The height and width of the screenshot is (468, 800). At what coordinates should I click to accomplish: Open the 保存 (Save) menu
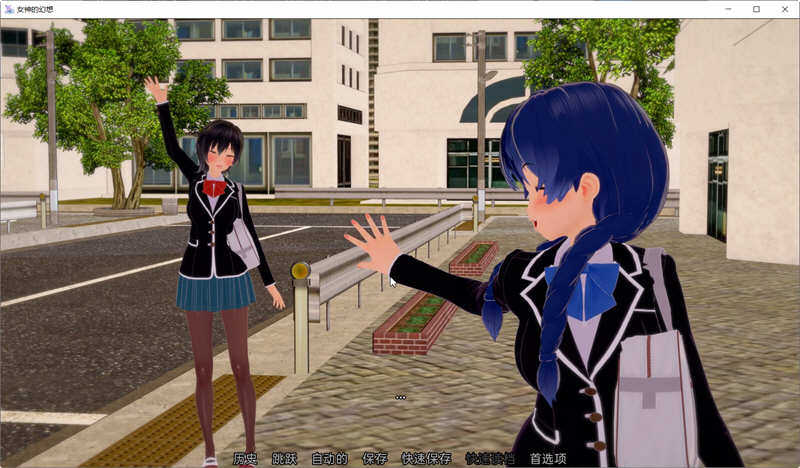[375, 459]
